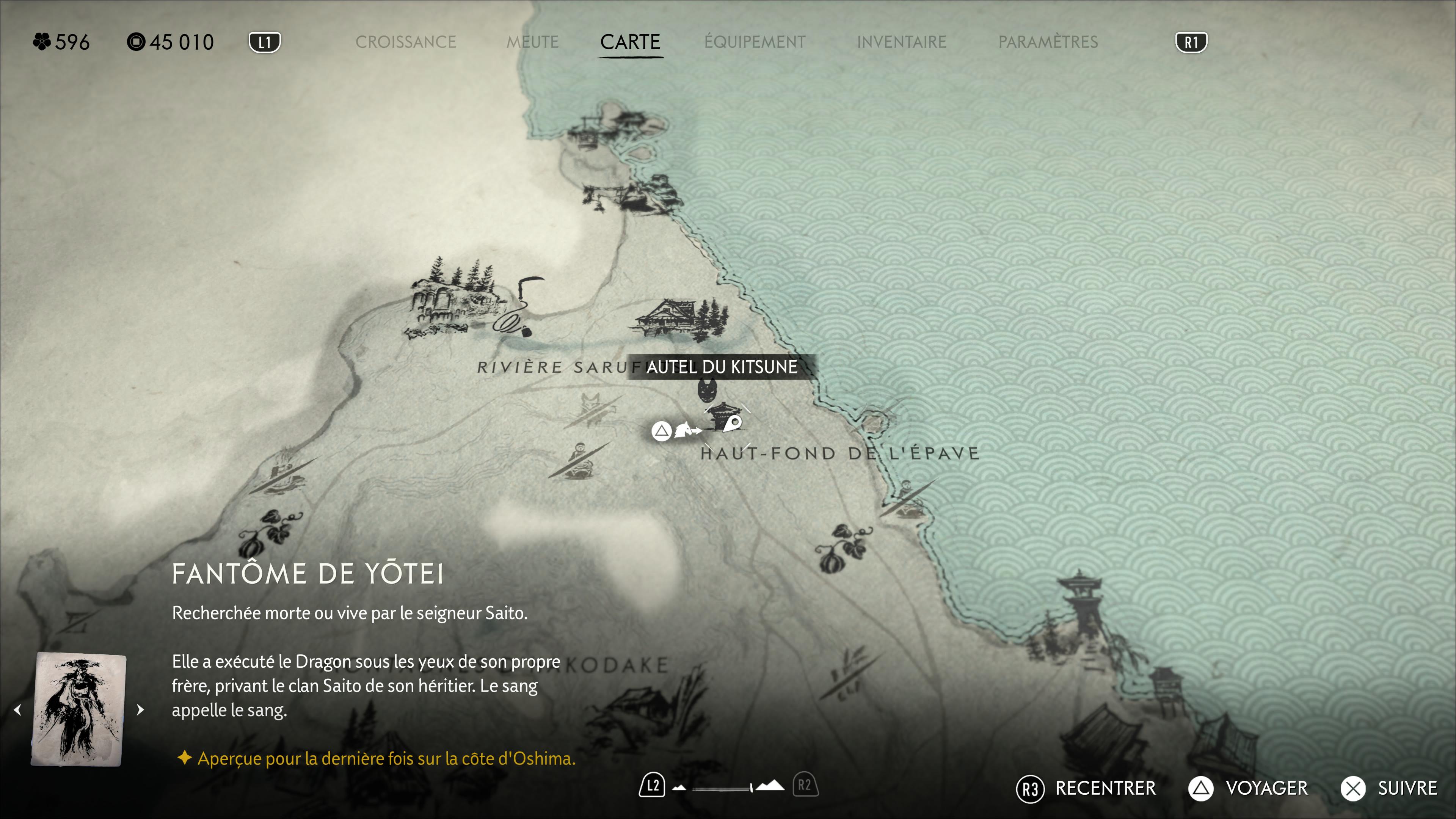Switch to the Paramètres tab
This screenshot has height=819, width=1456.
1048,42
